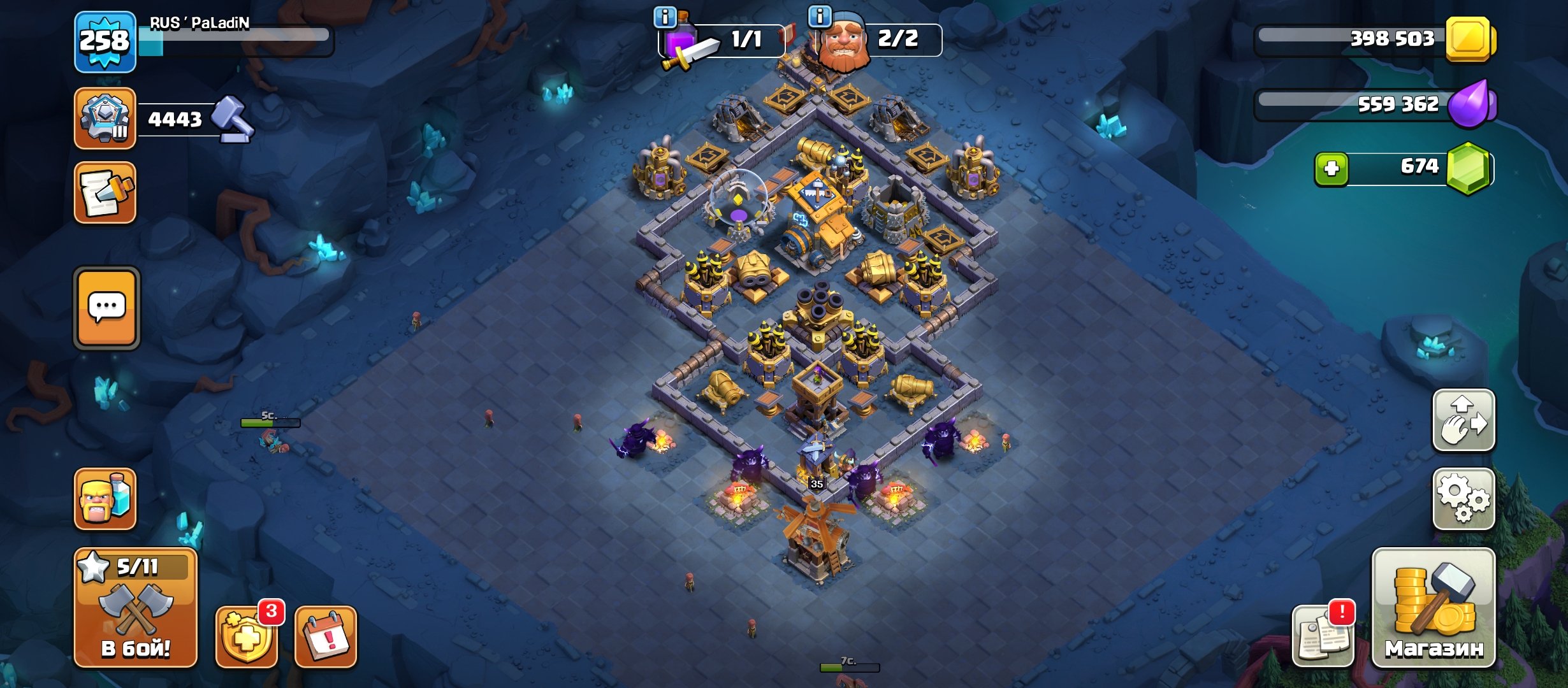Activate the layout edit hand button
Image resolution: width=1568 pixels, height=688 pixels.
[x=1463, y=420]
